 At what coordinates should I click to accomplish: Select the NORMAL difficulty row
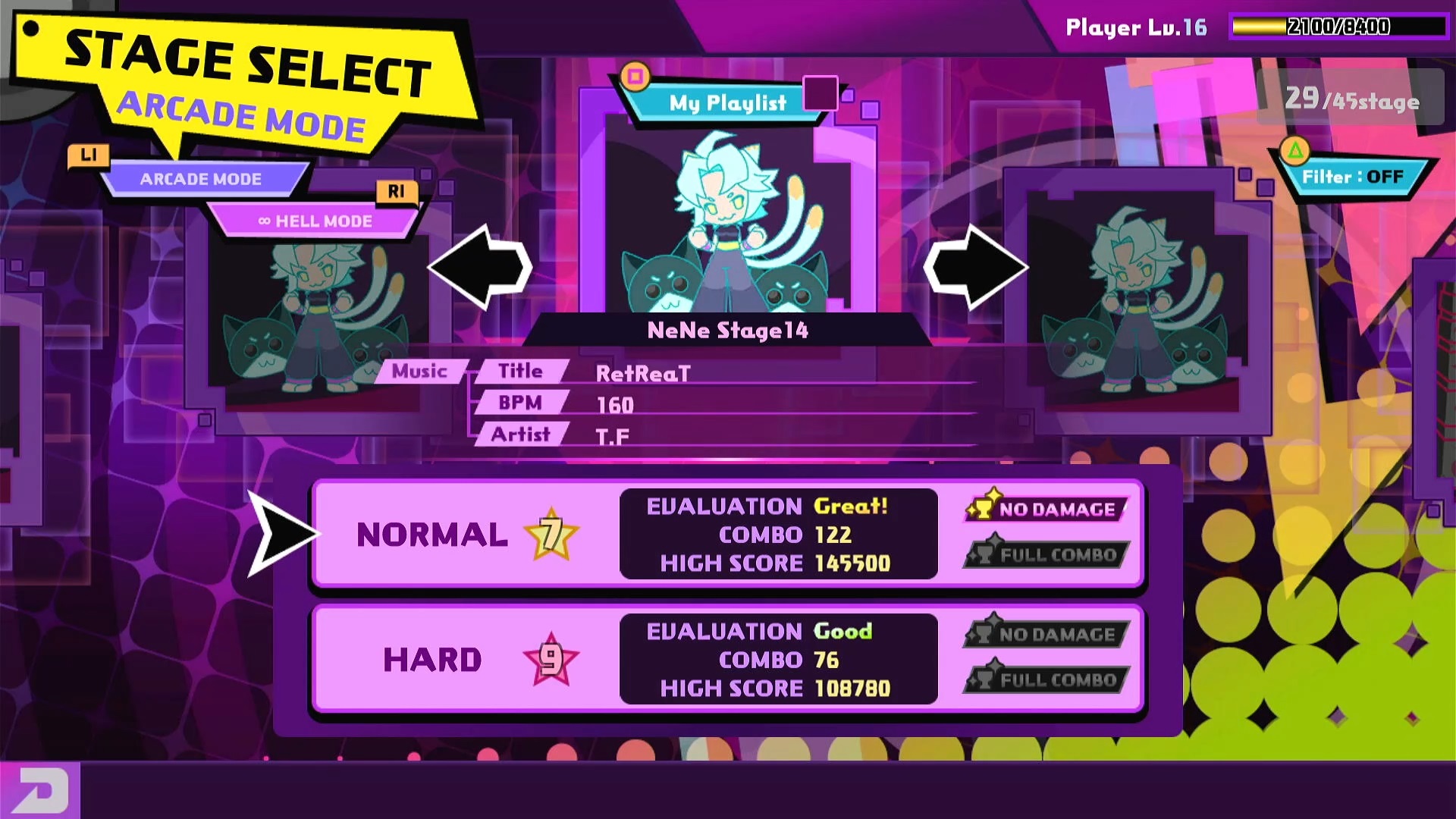726,534
